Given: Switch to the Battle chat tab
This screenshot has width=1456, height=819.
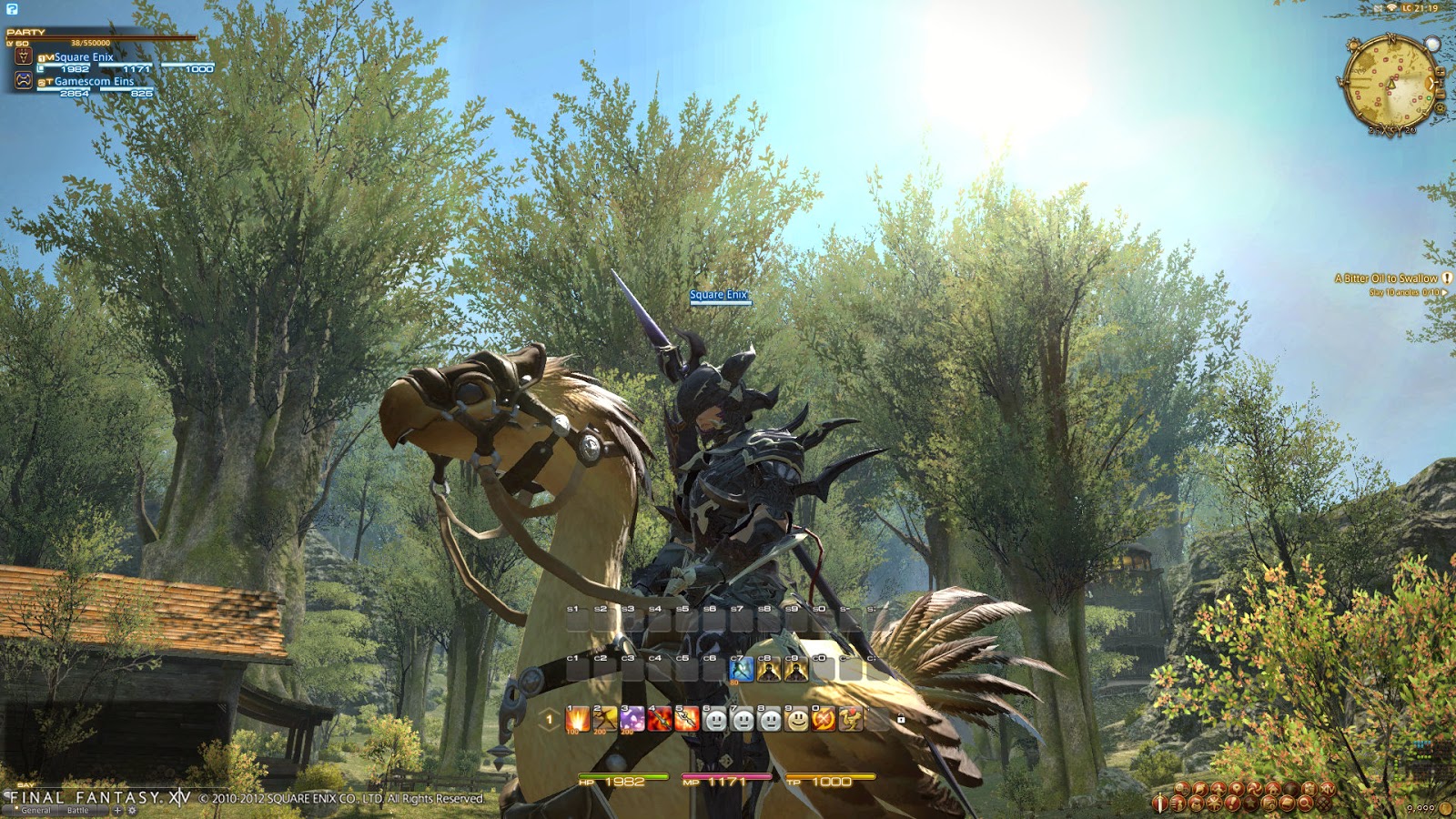Looking at the screenshot, I should click(x=78, y=809).
